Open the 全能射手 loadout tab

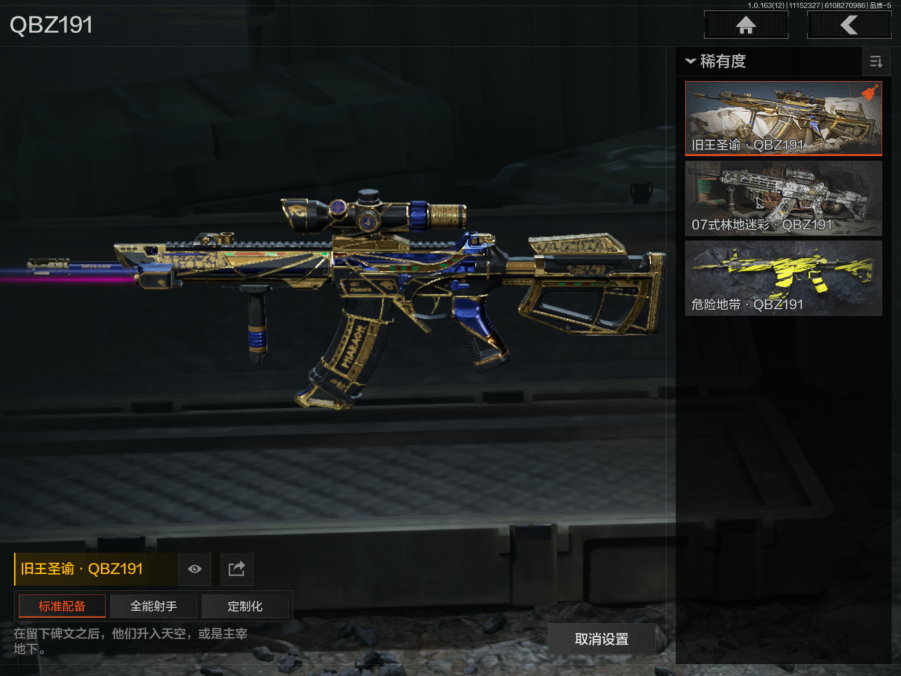point(153,606)
